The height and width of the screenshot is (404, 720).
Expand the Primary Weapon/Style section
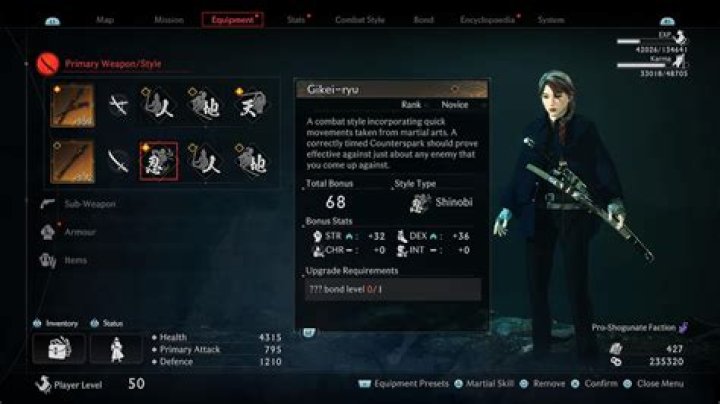tap(112, 64)
